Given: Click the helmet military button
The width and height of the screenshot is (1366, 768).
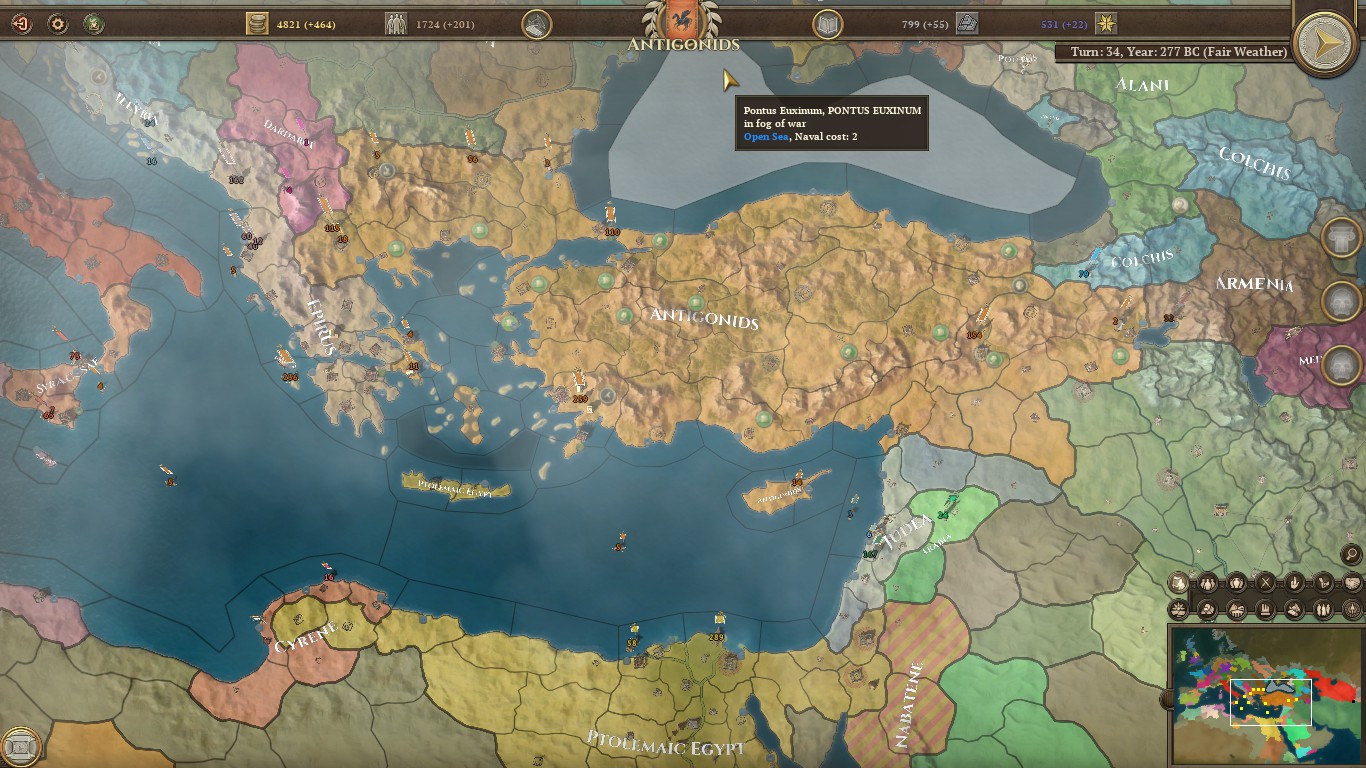Looking at the screenshot, I should (537, 24).
